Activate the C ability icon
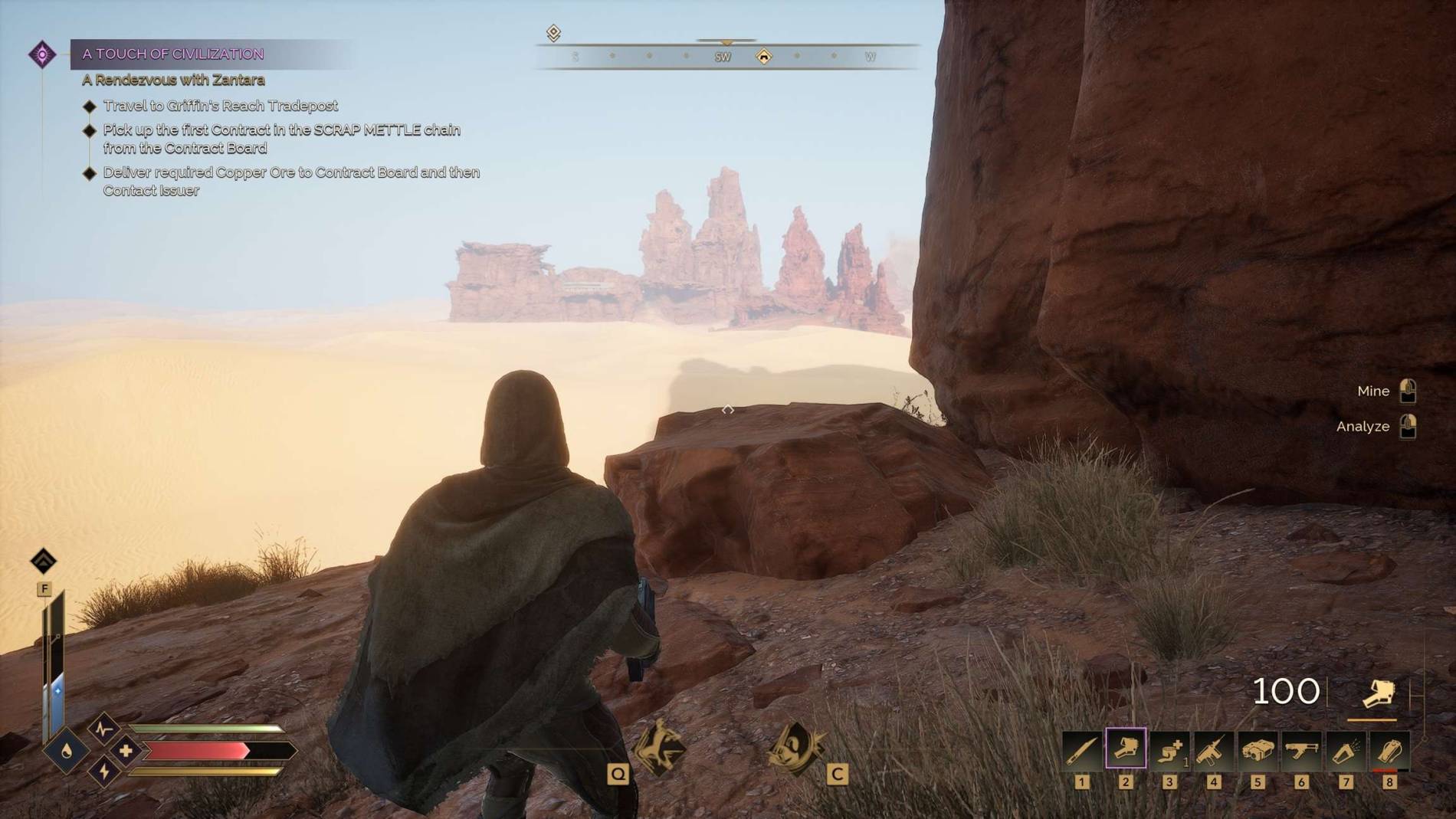The width and height of the screenshot is (1456, 819). tap(795, 749)
